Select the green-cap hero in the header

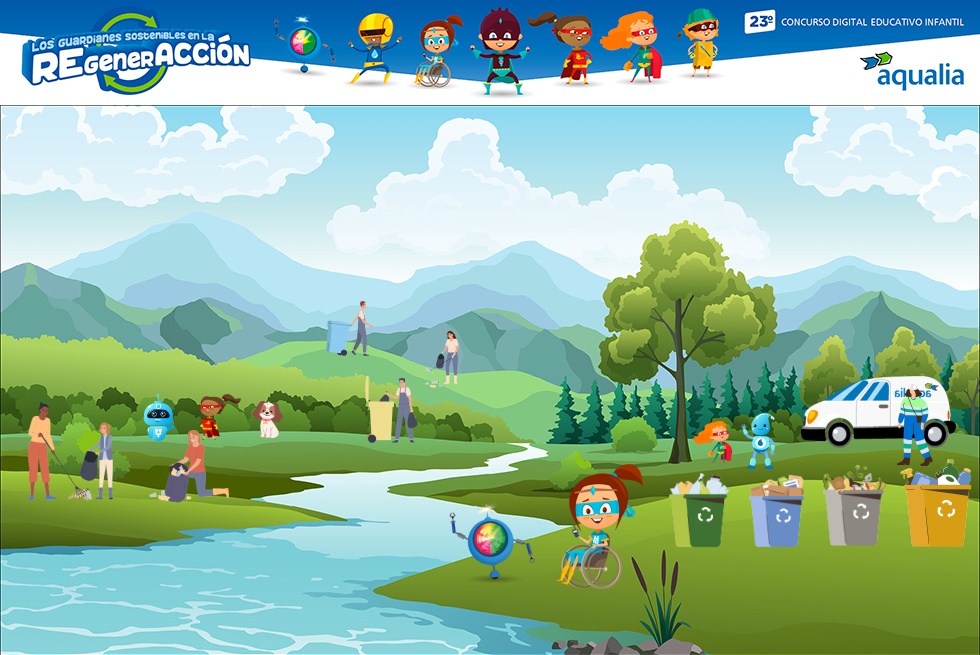coord(702,42)
